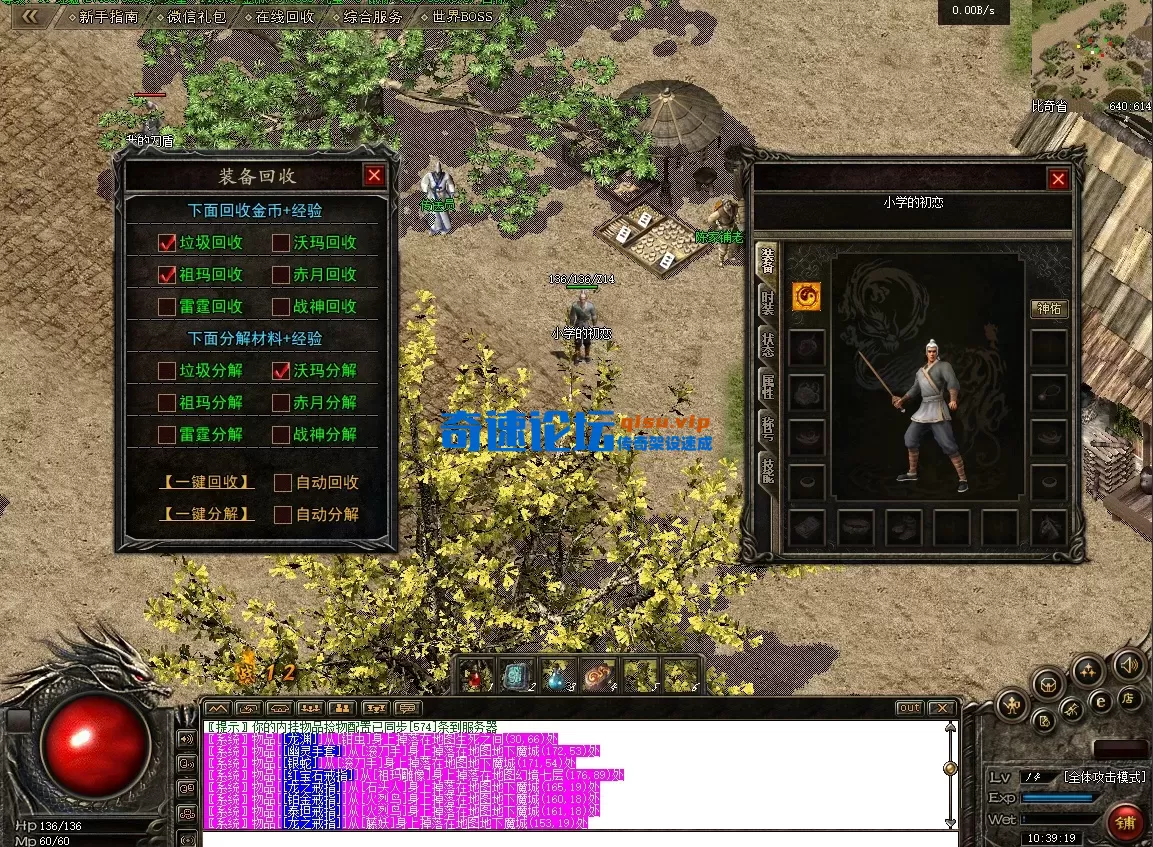This screenshot has height=847, width=1153.
Task: Tick the 自动回收 auto-recycle checkbox
Action: pos(283,483)
